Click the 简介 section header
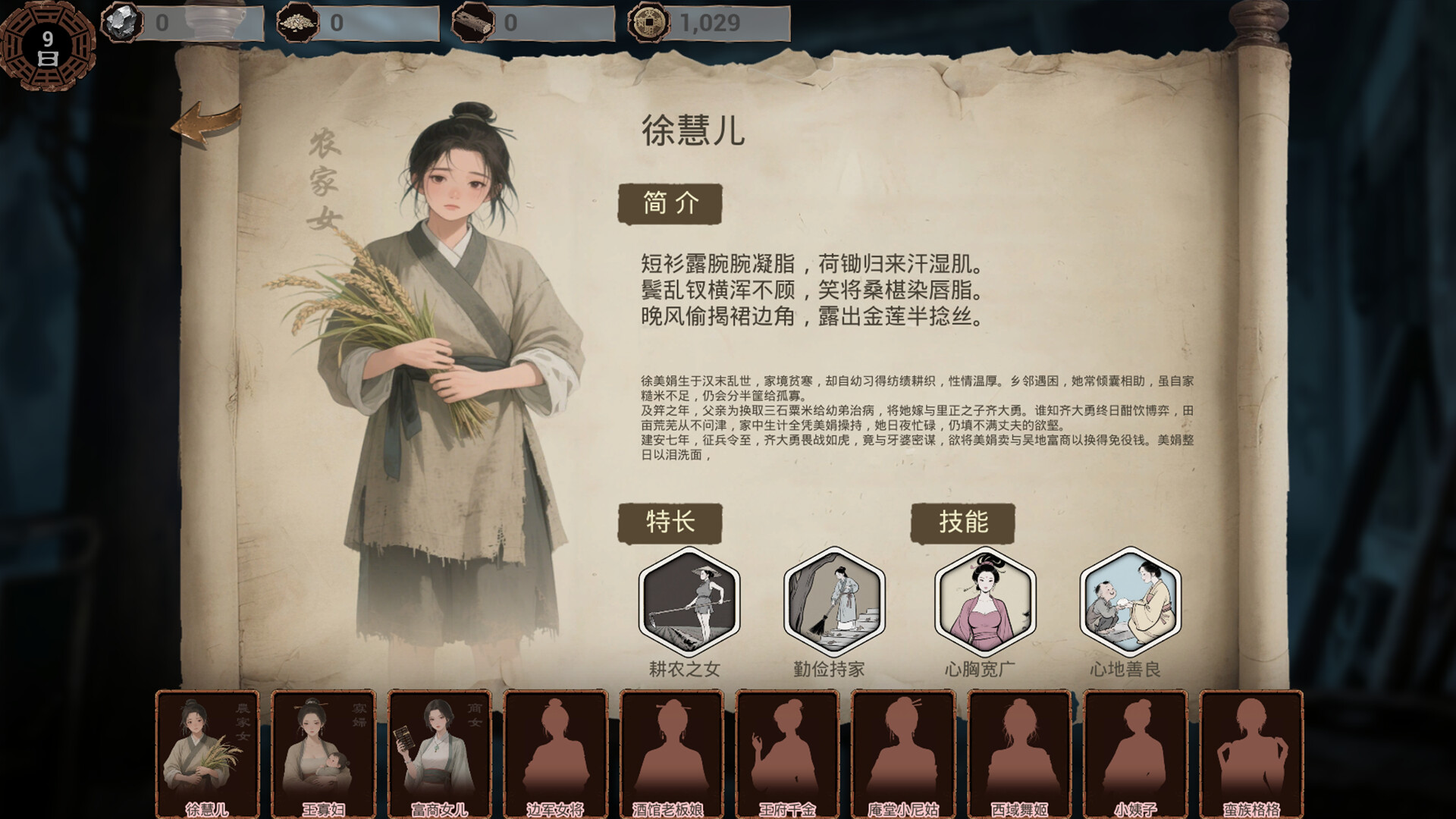 point(672,202)
